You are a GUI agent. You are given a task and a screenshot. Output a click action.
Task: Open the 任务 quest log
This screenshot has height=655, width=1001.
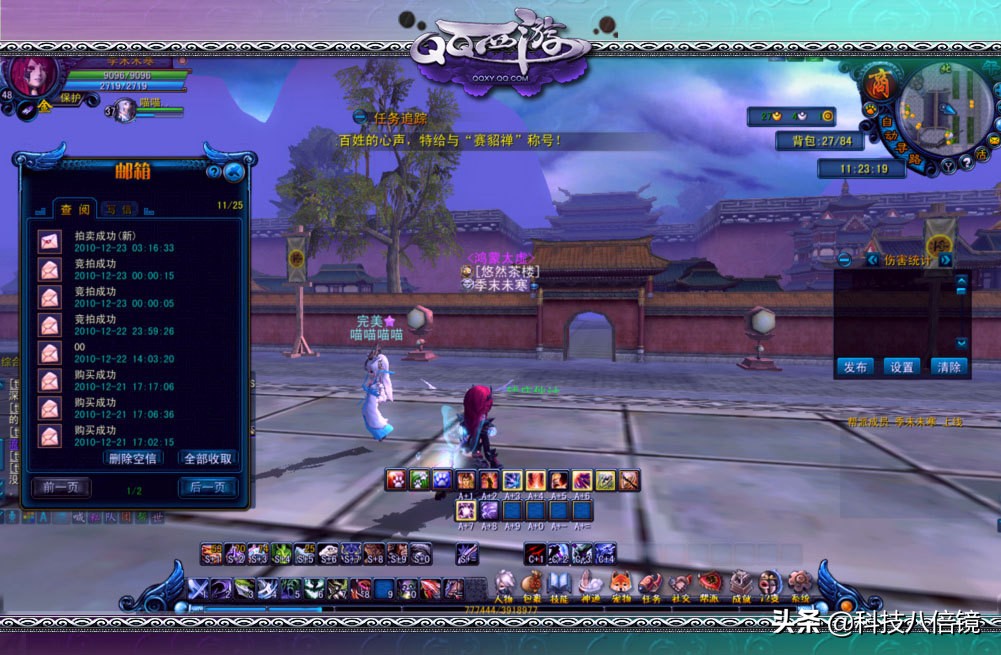pyautogui.click(x=651, y=584)
